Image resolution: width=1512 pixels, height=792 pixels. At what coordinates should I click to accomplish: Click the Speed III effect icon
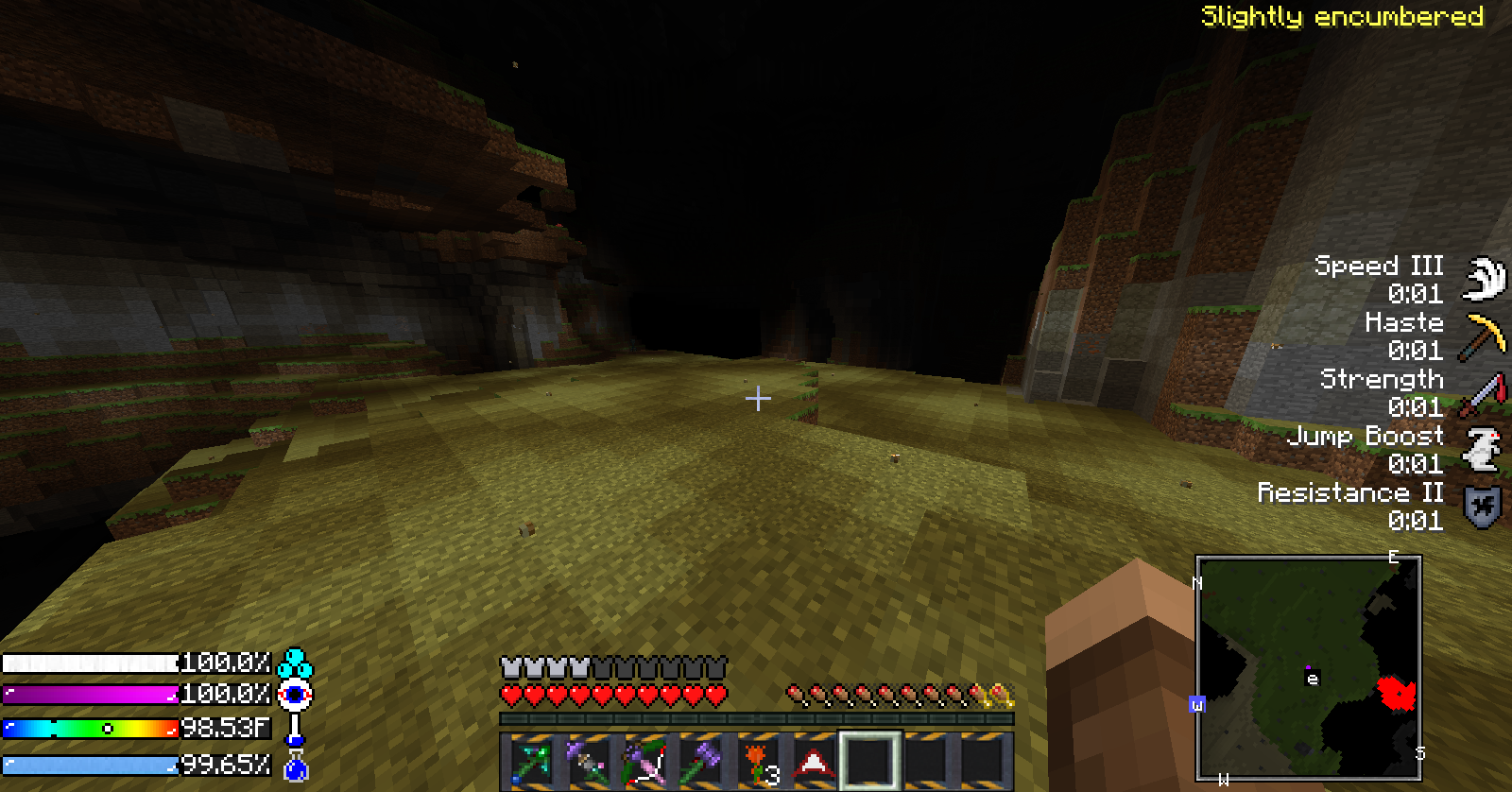point(1484,279)
